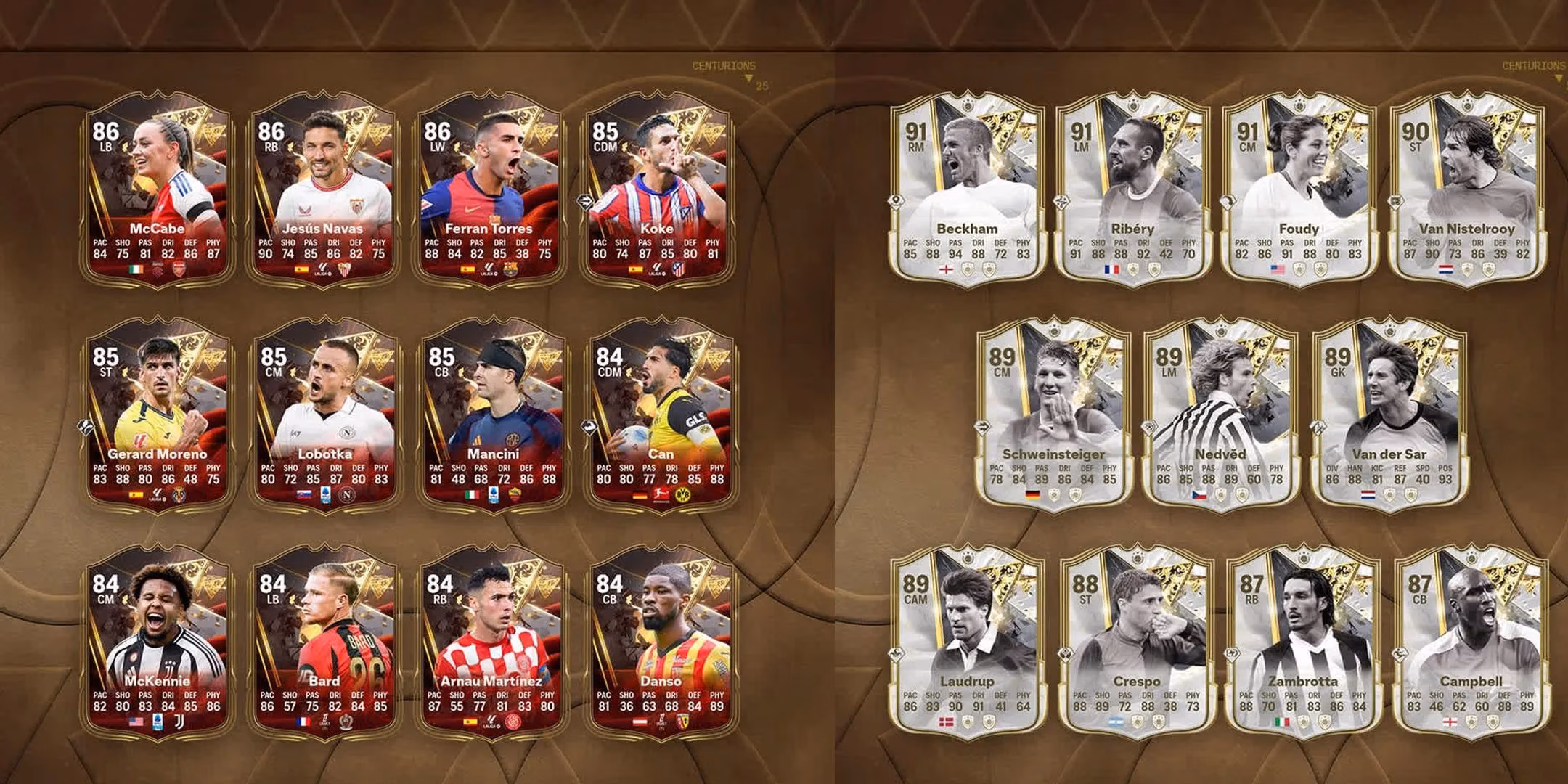
Task: Select the Ireland flag on McCabe's card
Action: 136,269
